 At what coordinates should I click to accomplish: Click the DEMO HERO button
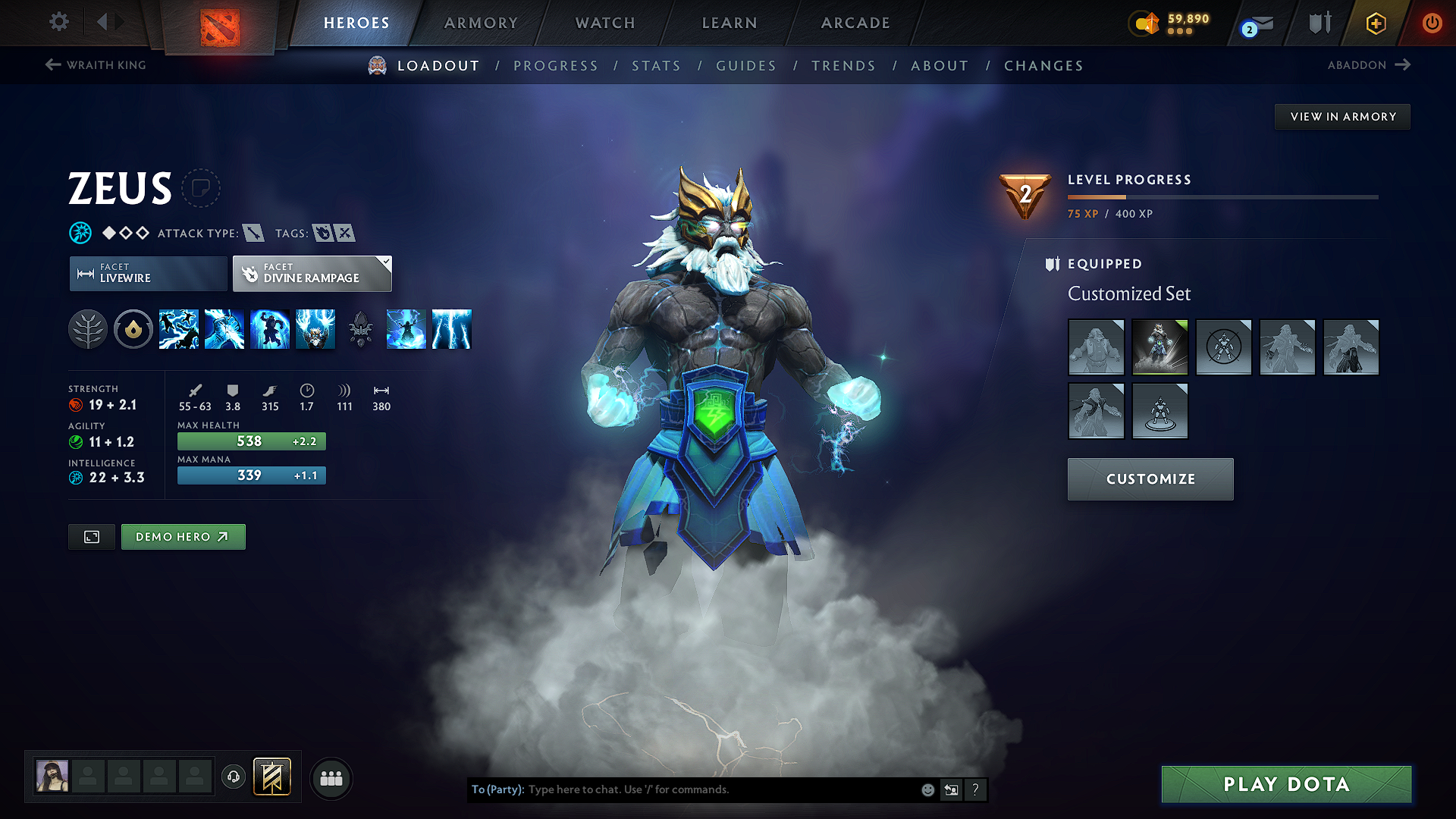[183, 536]
